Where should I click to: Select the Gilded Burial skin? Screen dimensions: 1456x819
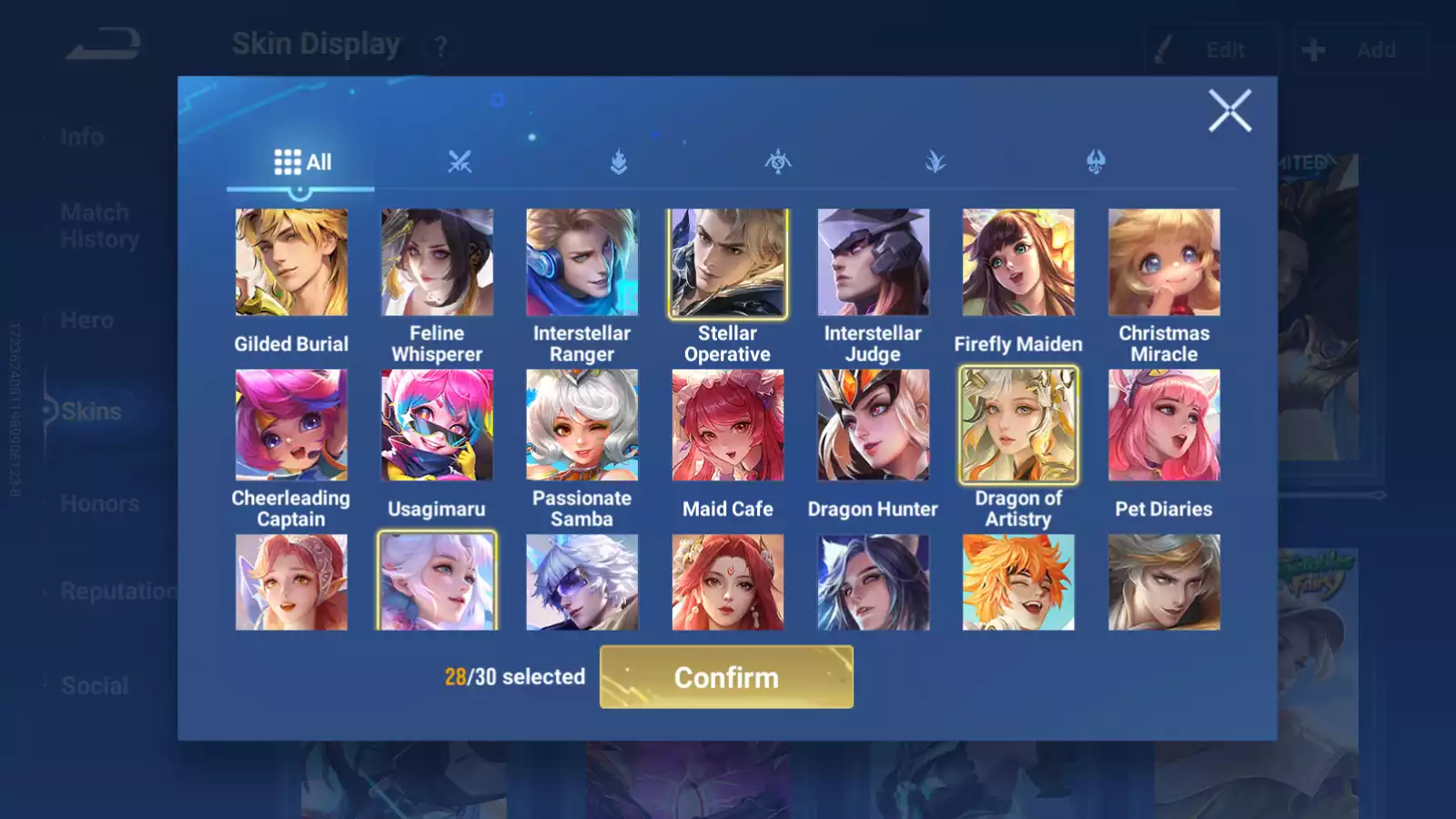(x=291, y=262)
